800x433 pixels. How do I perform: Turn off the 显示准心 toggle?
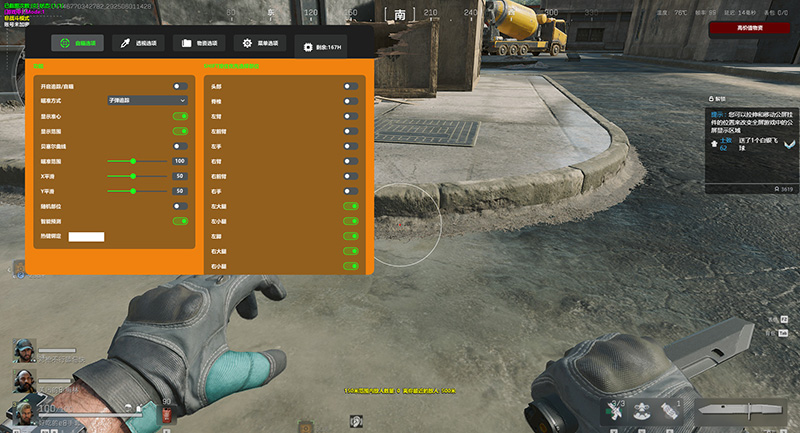coord(180,116)
